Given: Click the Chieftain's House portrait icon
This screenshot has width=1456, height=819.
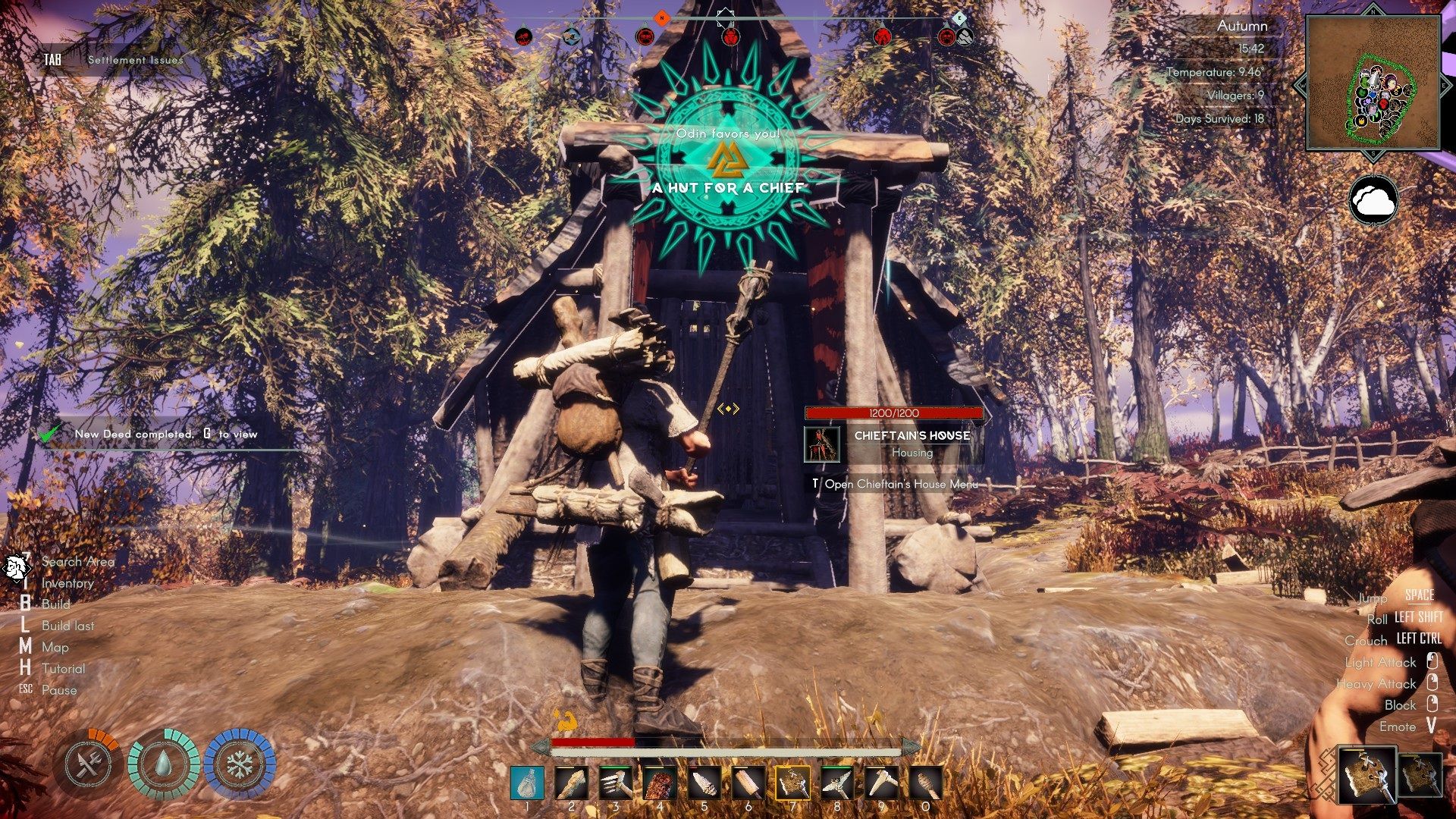Looking at the screenshot, I should (822, 444).
